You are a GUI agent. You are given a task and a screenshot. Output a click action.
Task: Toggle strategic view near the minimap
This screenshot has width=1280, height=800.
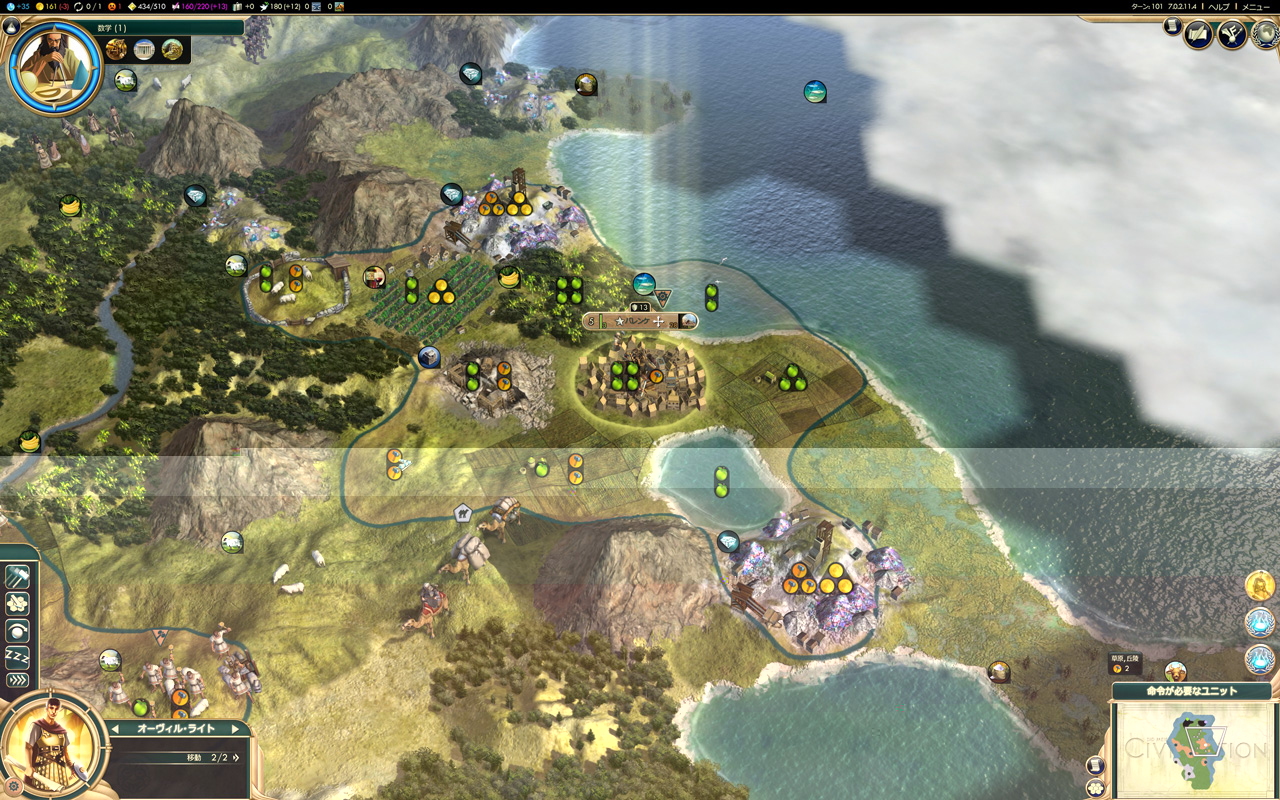pos(1096,788)
